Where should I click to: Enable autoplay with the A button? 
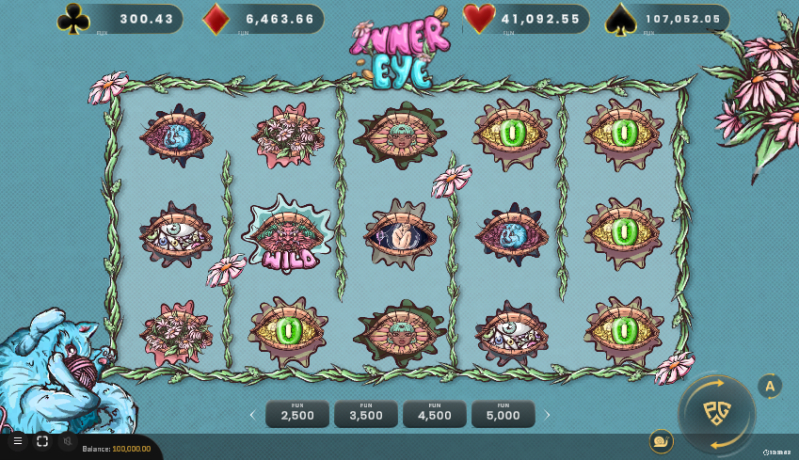click(768, 385)
